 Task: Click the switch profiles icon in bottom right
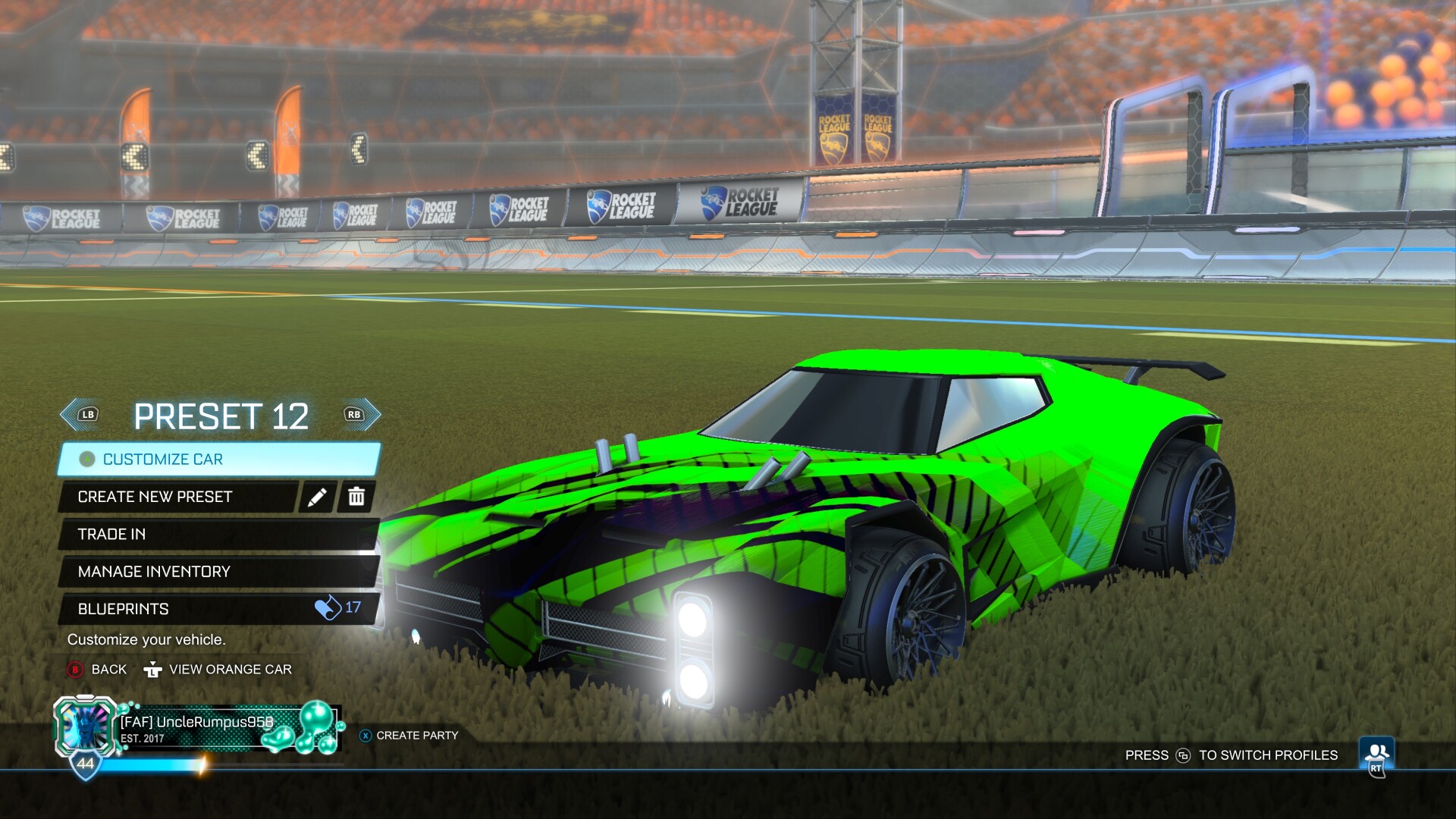point(1376,749)
